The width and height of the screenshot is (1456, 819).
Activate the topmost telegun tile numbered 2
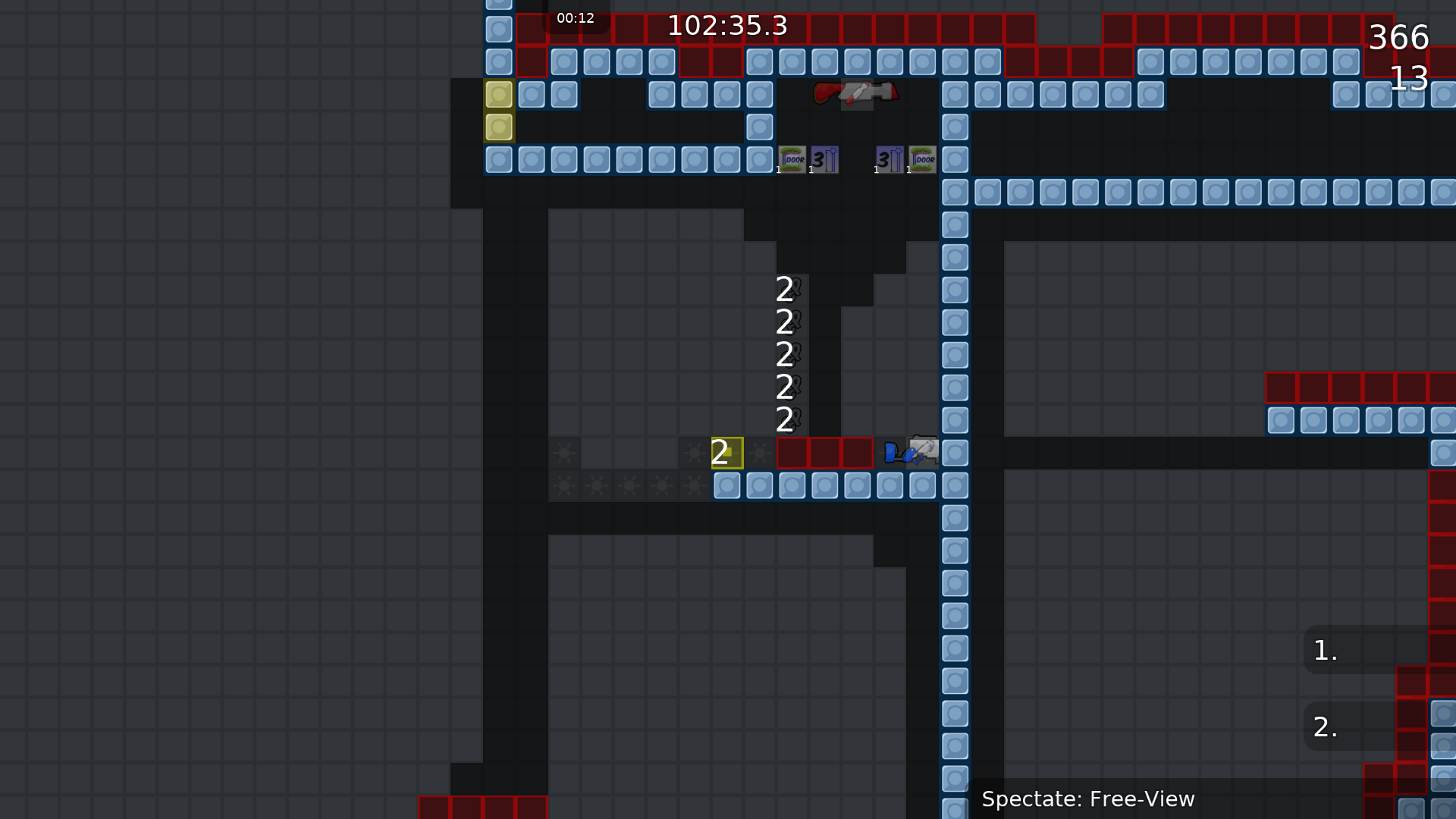(x=789, y=288)
